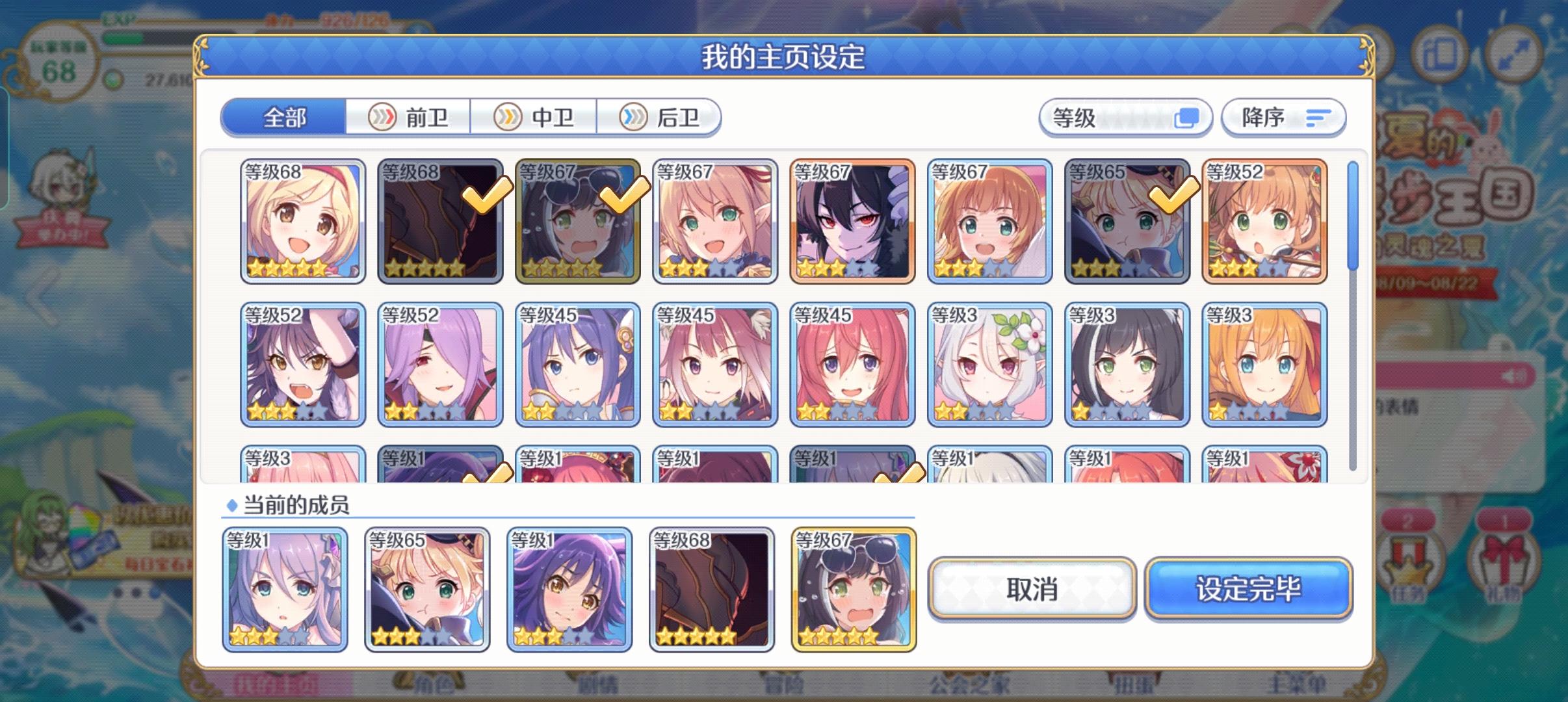The image size is (1568, 702).
Task: Open the 等级 sorting dropdown
Action: pyautogui.click(x=1126, y=118)
